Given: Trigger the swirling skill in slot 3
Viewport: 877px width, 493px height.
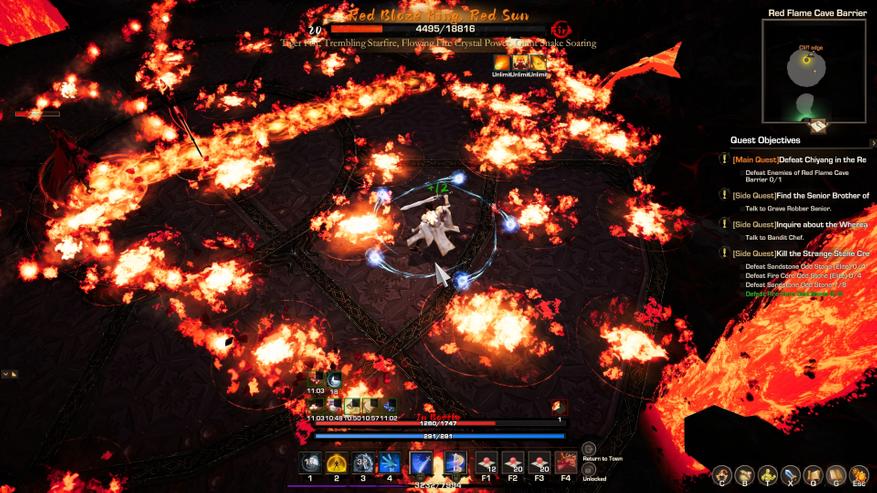Looking at the screenshot, I should (x=363, y=463).
